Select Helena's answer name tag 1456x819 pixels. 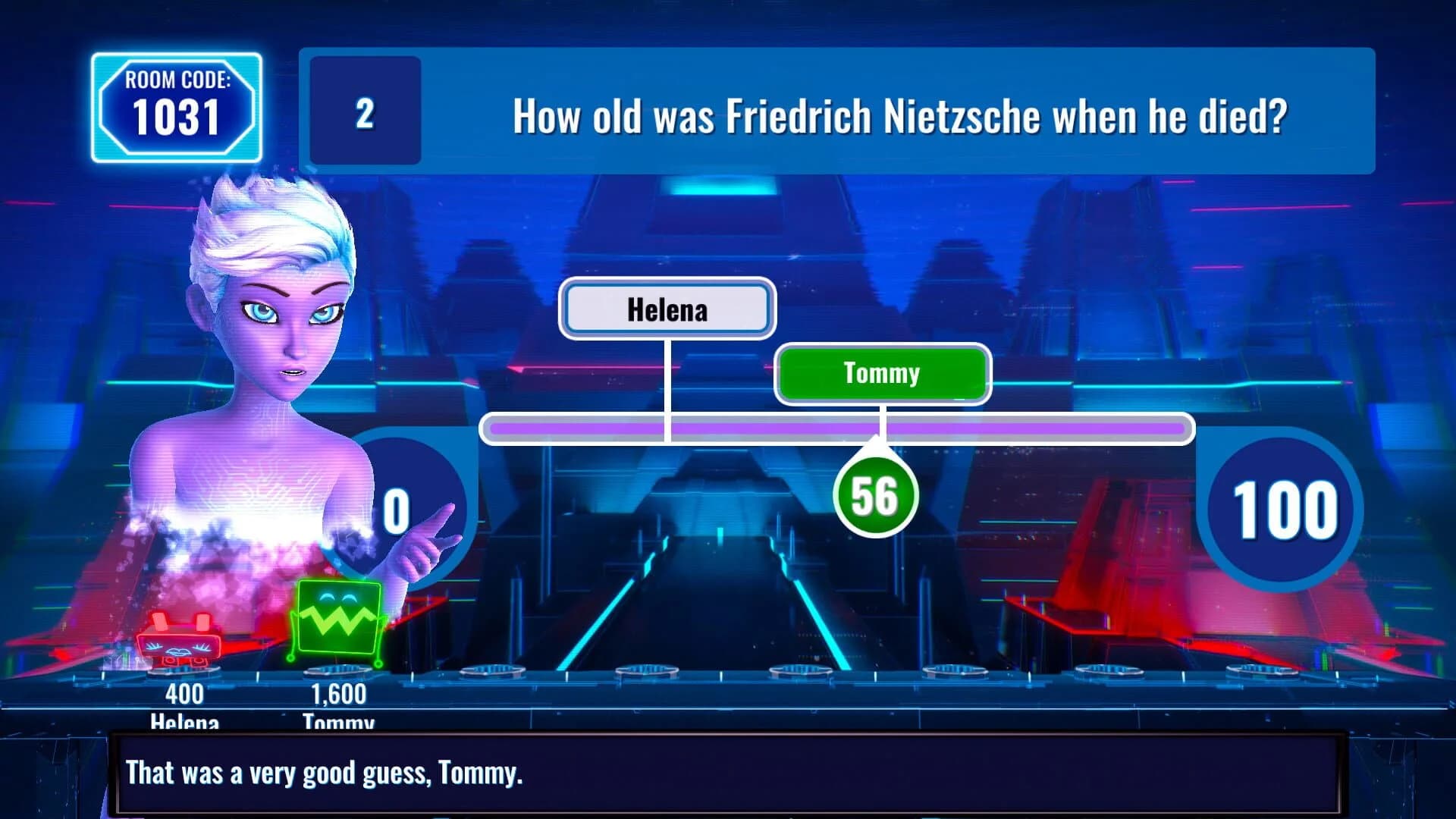tap(667, 309)
